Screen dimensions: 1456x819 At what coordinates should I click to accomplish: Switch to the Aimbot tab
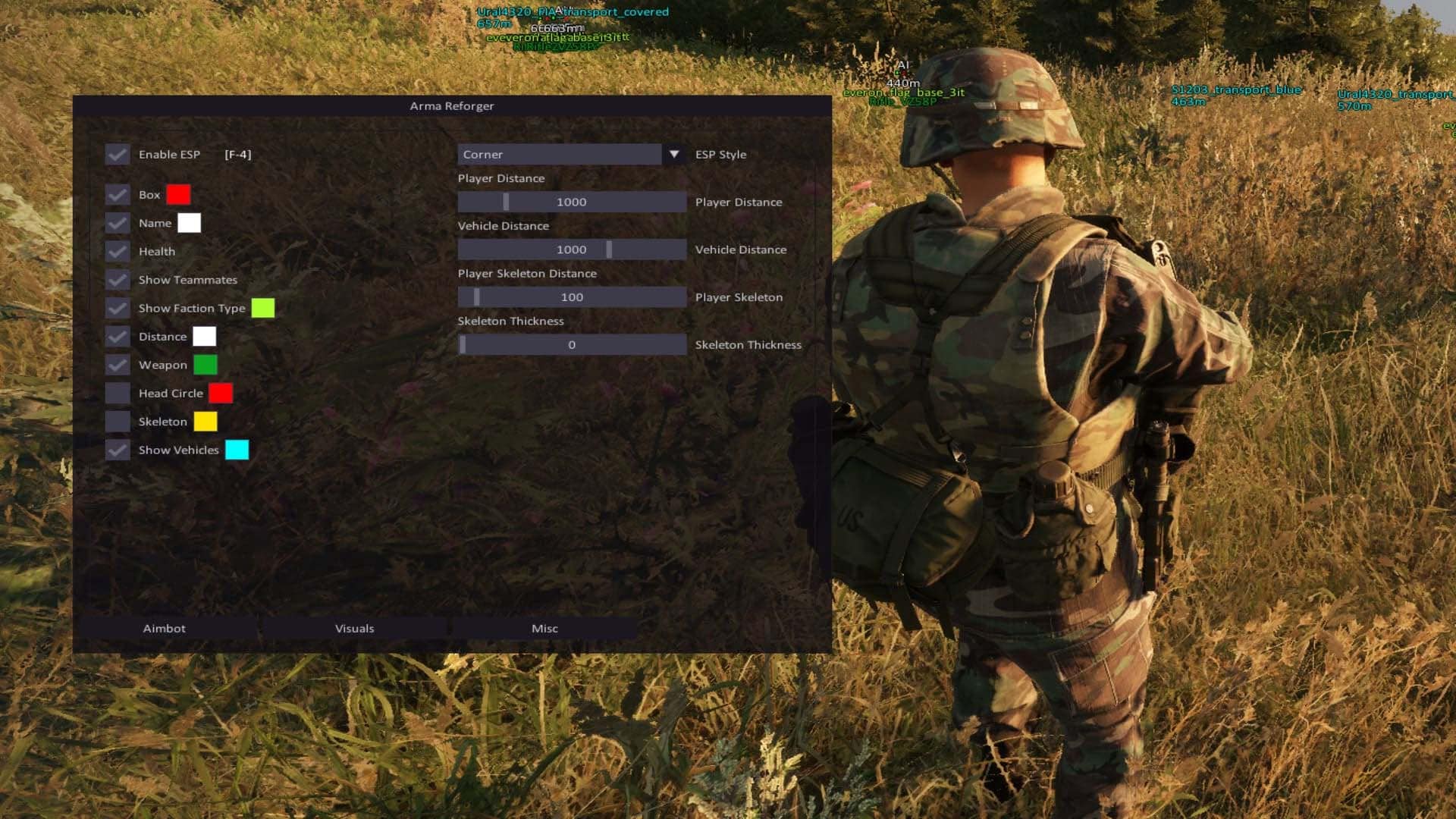click(x=166, y=628)
